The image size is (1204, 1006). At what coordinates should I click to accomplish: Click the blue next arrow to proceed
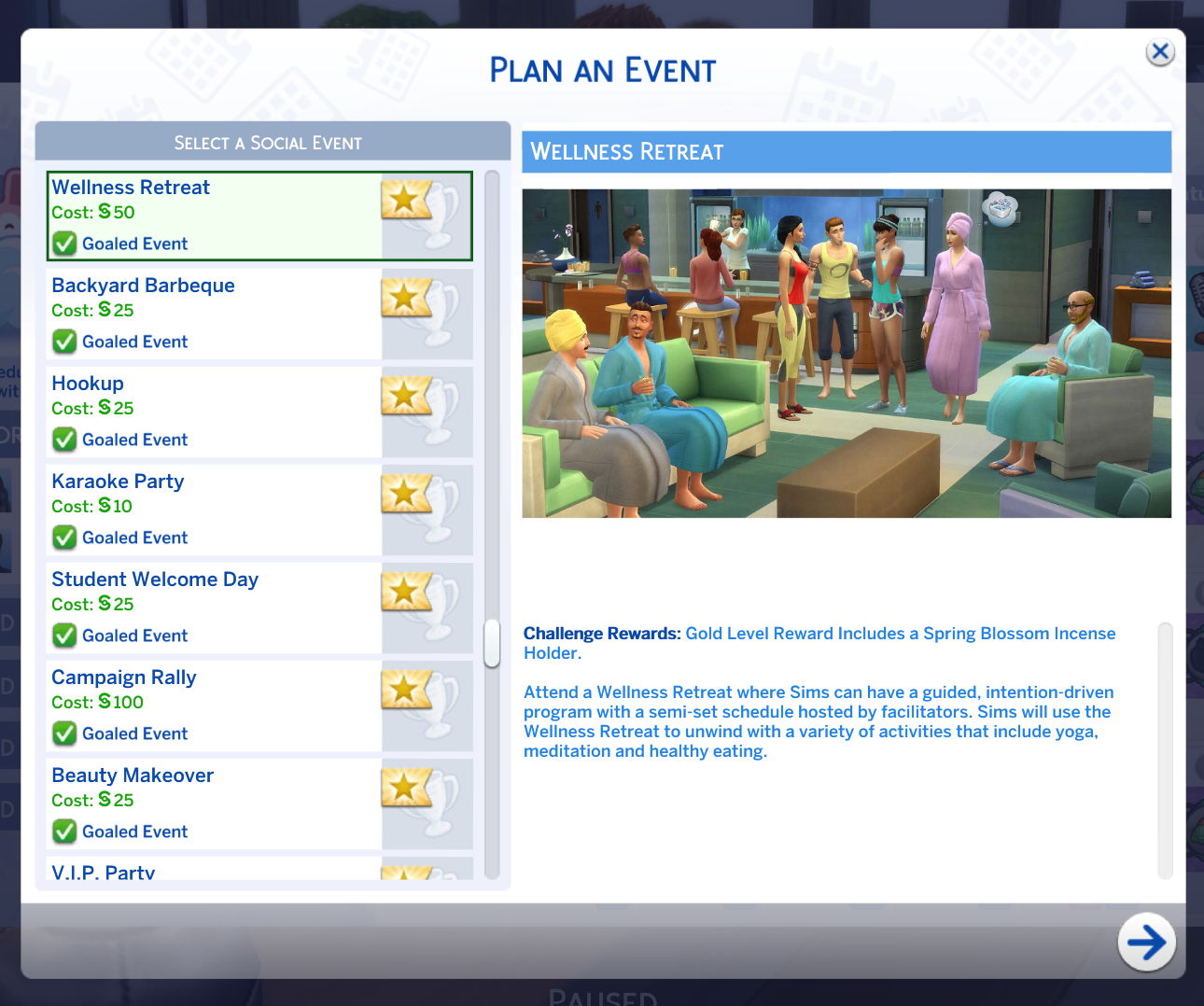click(1147, 943)
